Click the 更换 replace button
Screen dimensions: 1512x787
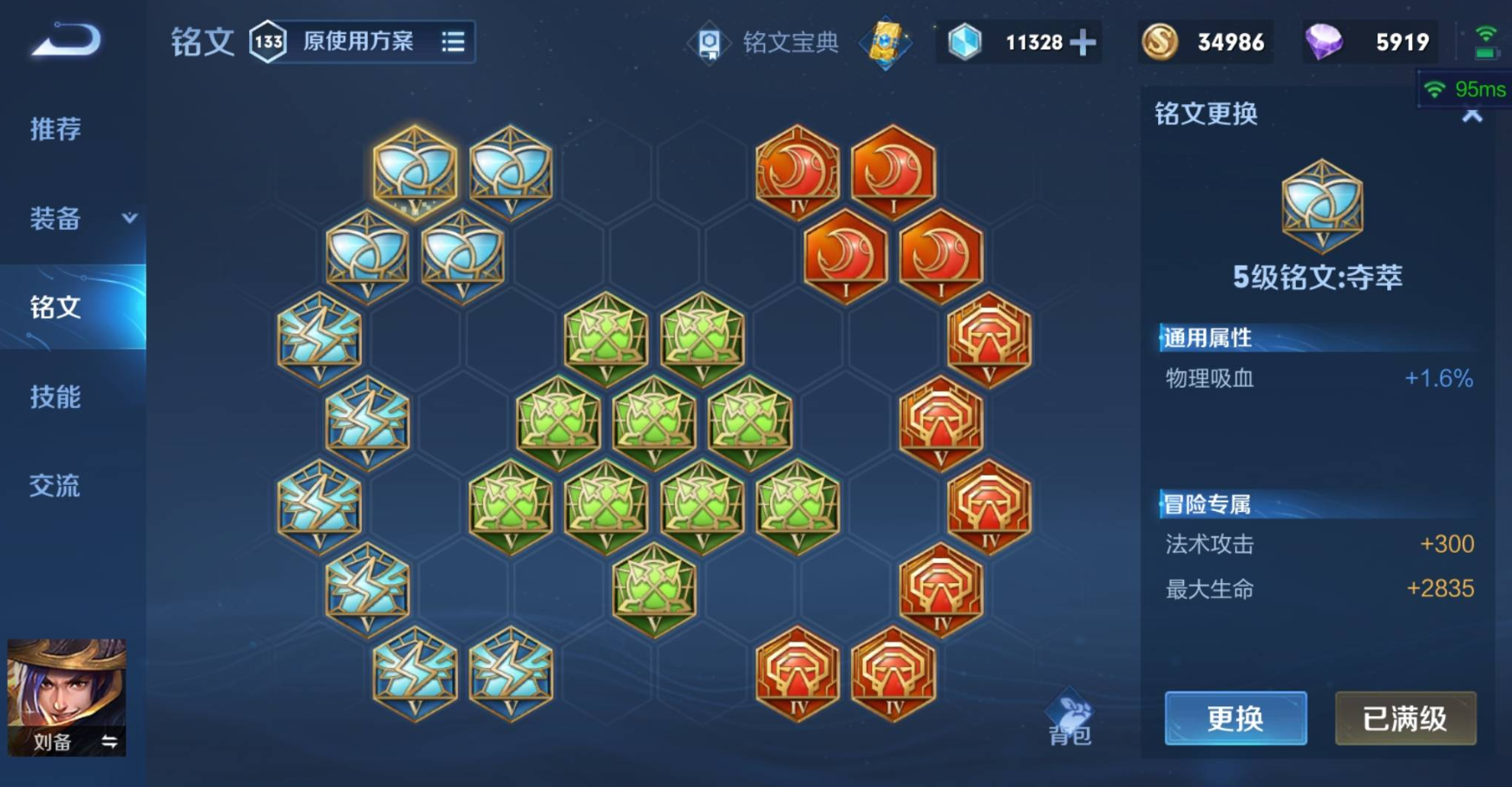1234,718
